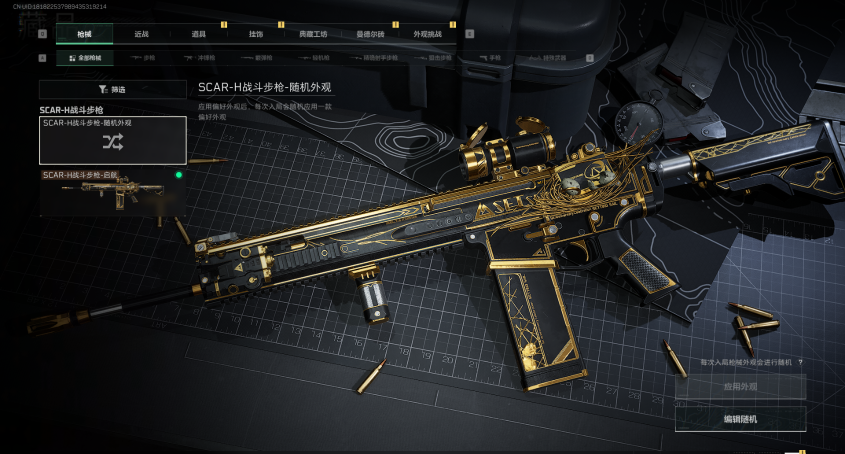Show the 外观挑战 (Skin Challenge) tab

coord(427,34)
